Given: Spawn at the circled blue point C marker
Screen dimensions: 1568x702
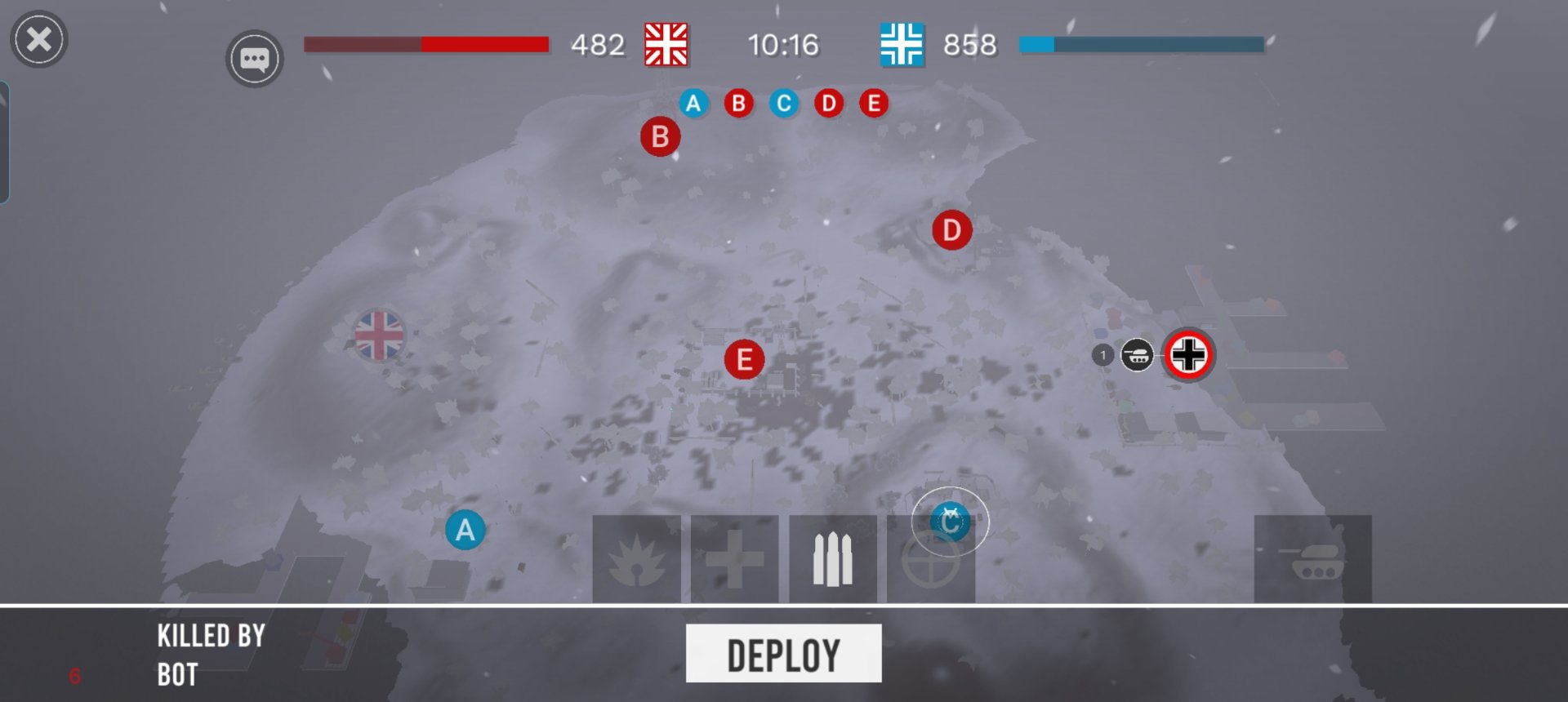Looking at the screenshot, I should pos(950,522).
